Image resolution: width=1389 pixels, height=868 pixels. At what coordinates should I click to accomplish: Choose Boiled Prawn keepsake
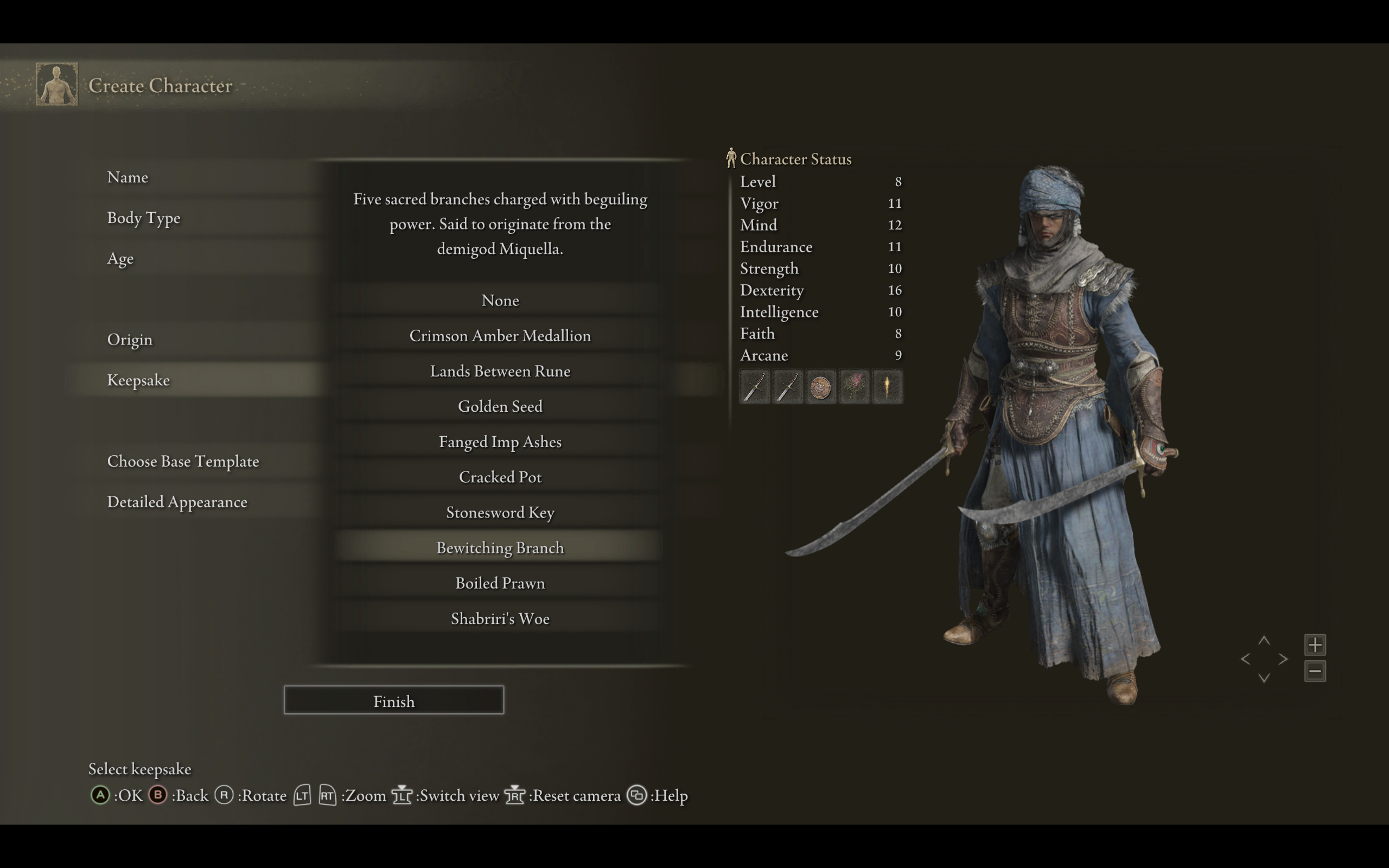pos(500,583)
